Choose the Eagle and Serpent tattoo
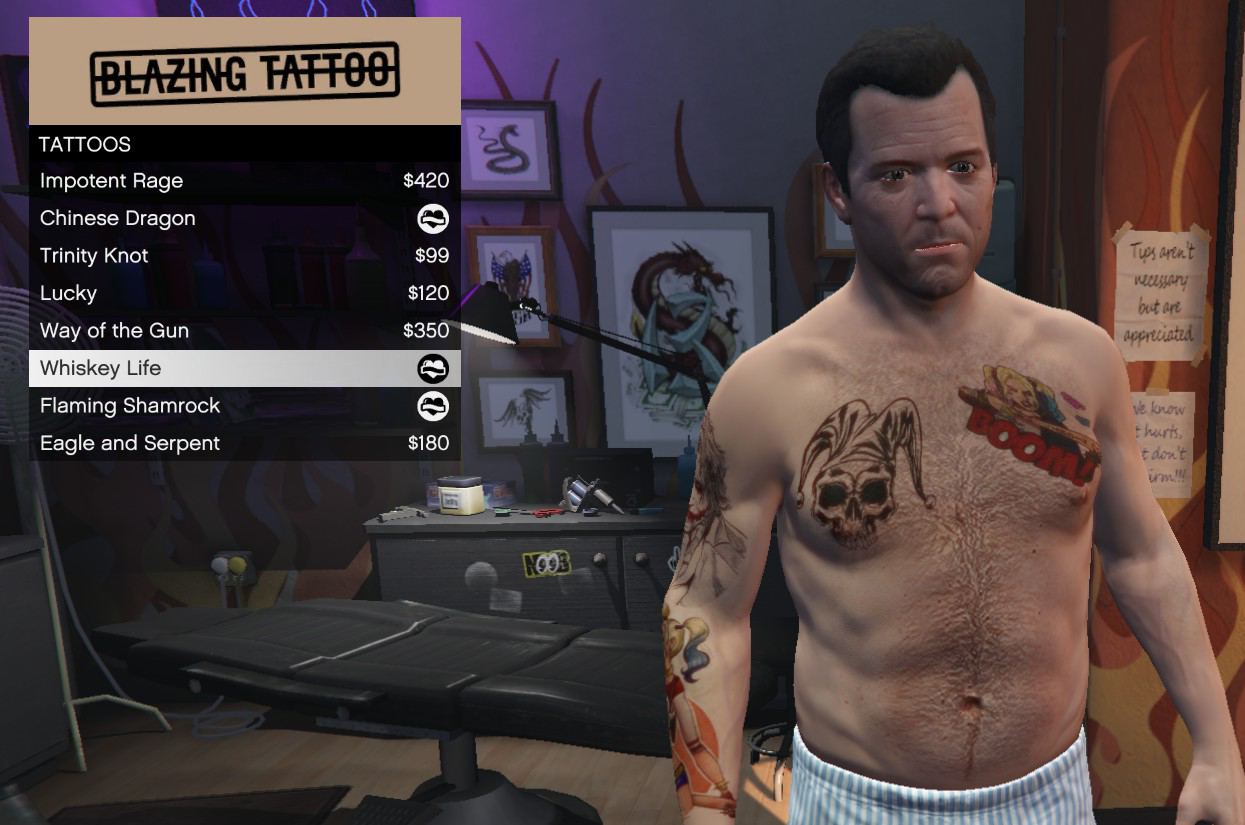 (244, 443)
